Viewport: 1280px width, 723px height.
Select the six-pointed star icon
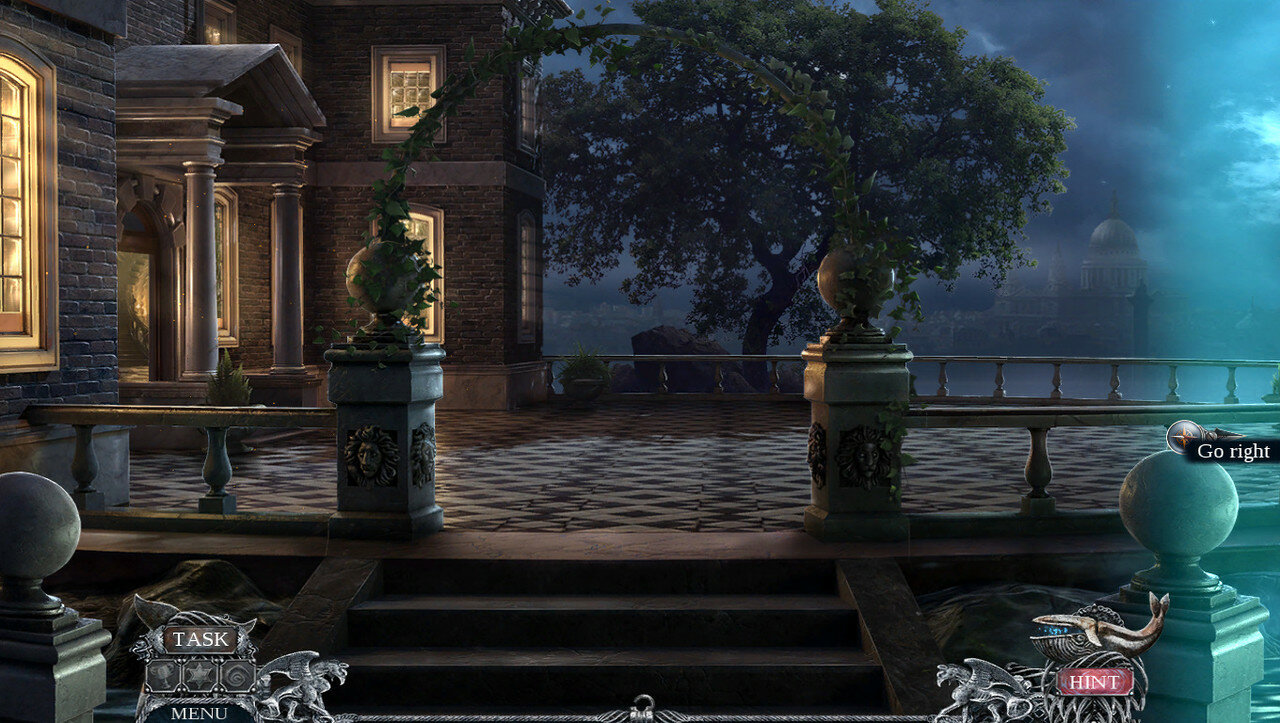click(x=199, y=677)
